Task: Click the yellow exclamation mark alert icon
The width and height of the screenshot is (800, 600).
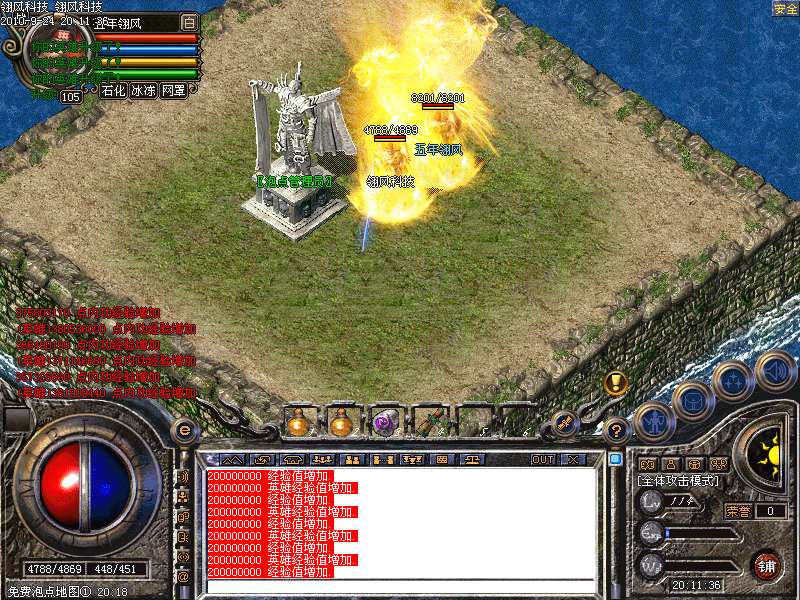Action: click(615, 383)
